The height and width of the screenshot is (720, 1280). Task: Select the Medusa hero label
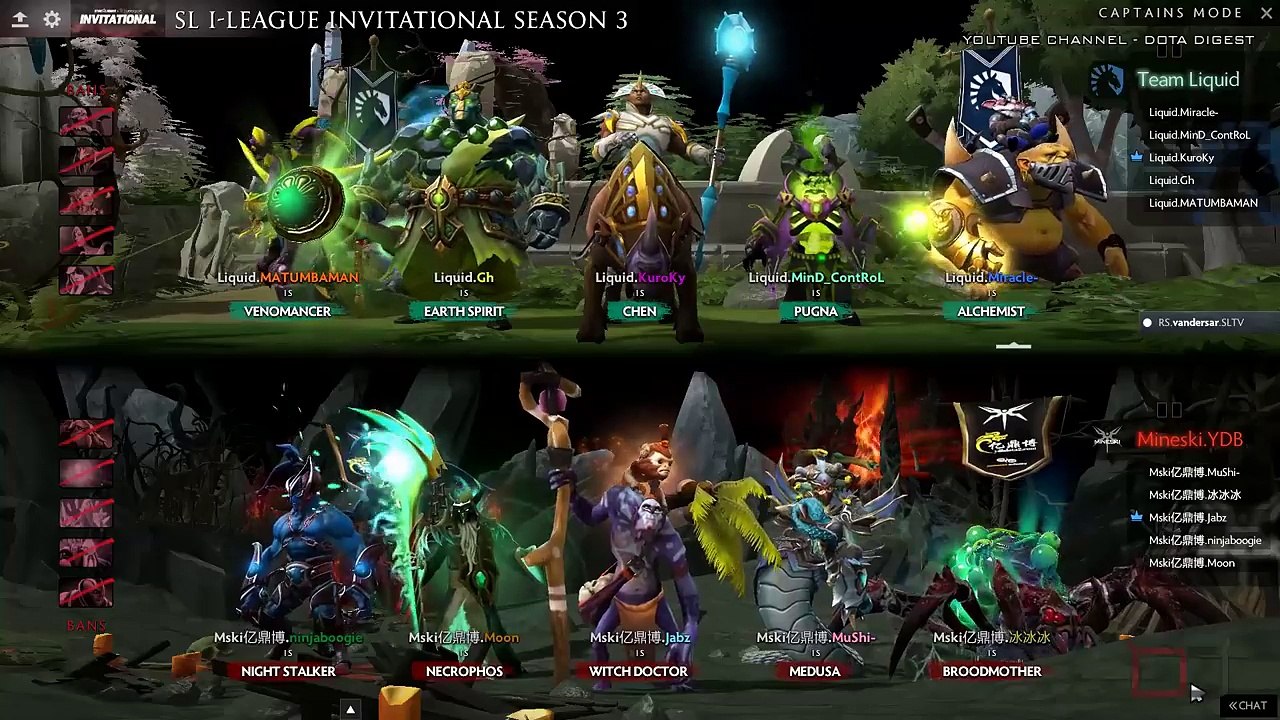pos(815,671)
